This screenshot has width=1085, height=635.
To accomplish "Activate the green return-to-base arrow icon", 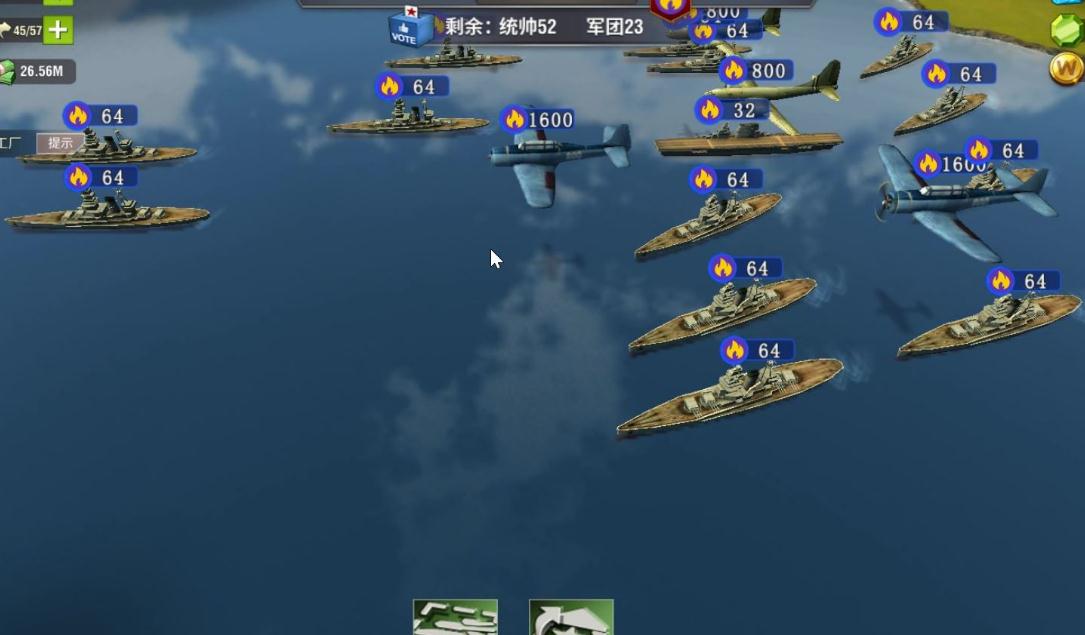I will [x=571, y=618].
